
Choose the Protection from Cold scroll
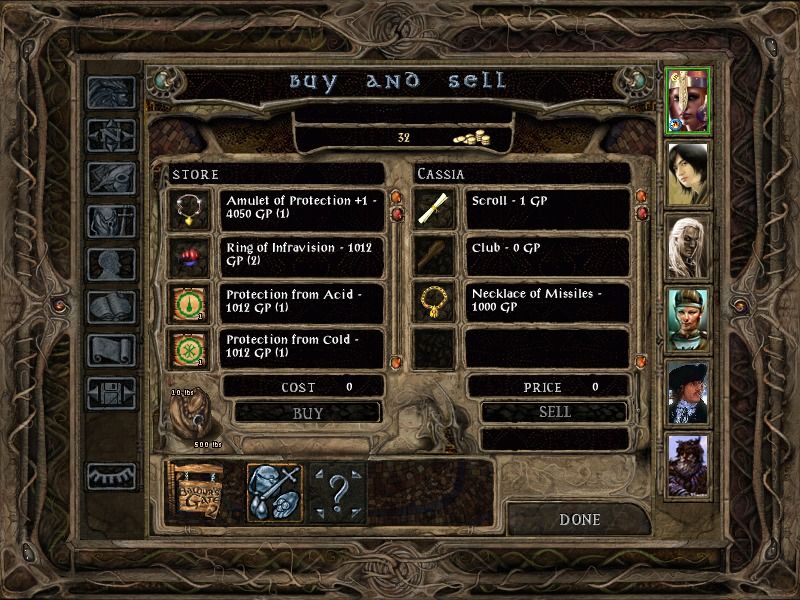tap(302, 348)
